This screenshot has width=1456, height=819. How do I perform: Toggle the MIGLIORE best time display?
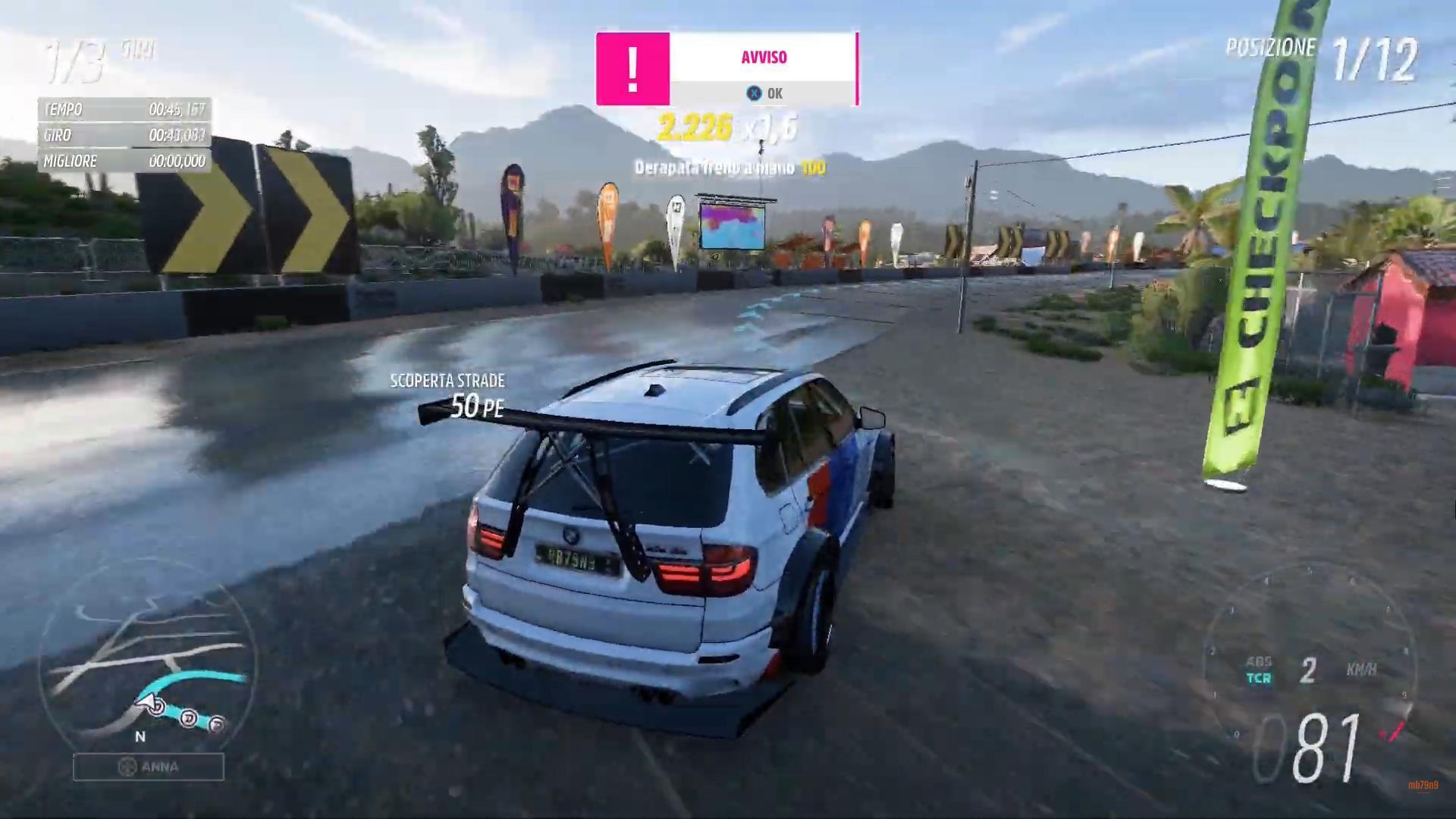coord(121,161)
